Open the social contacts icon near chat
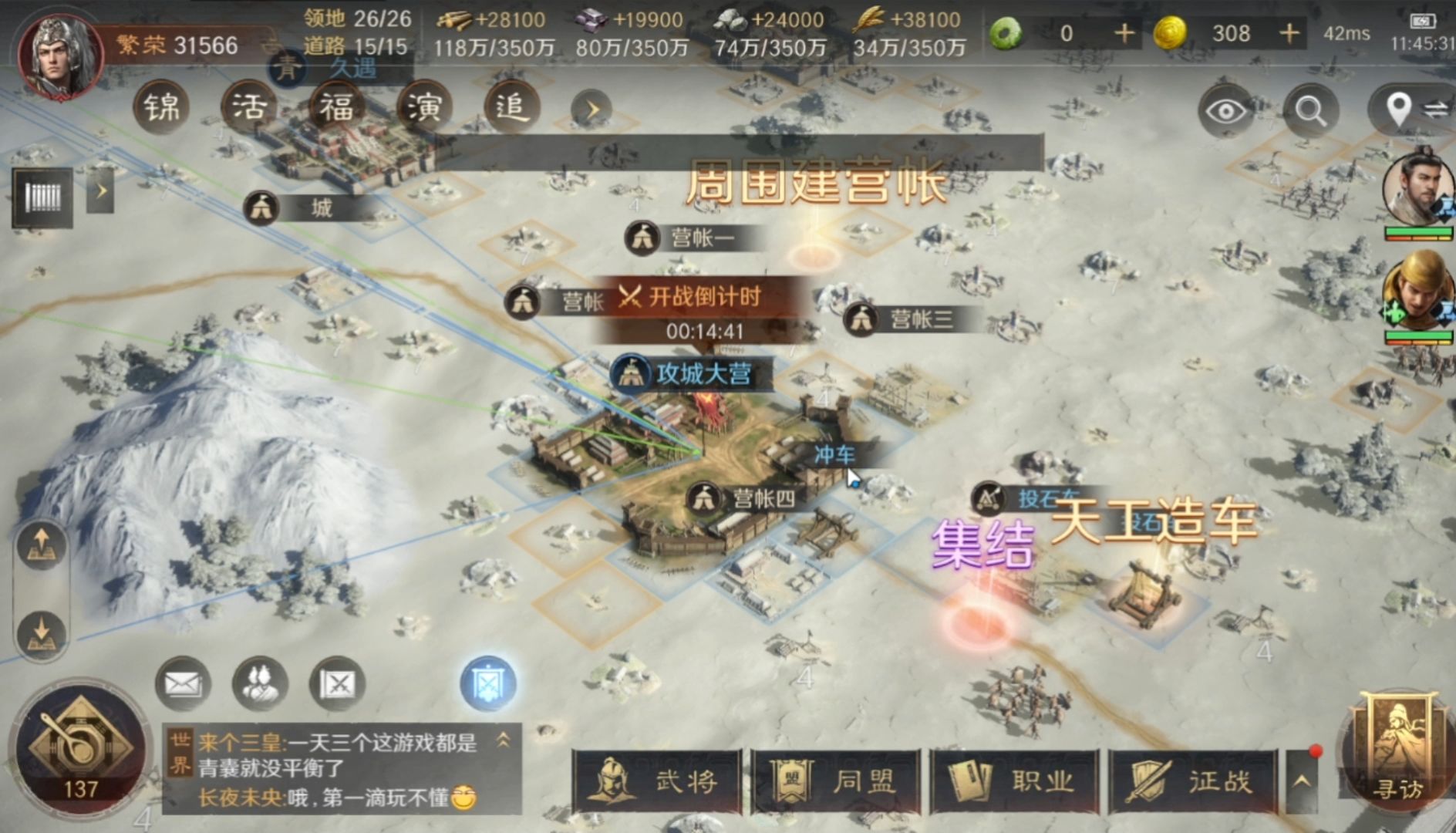The image size is (1456, 833). click(x=259, y=683)
